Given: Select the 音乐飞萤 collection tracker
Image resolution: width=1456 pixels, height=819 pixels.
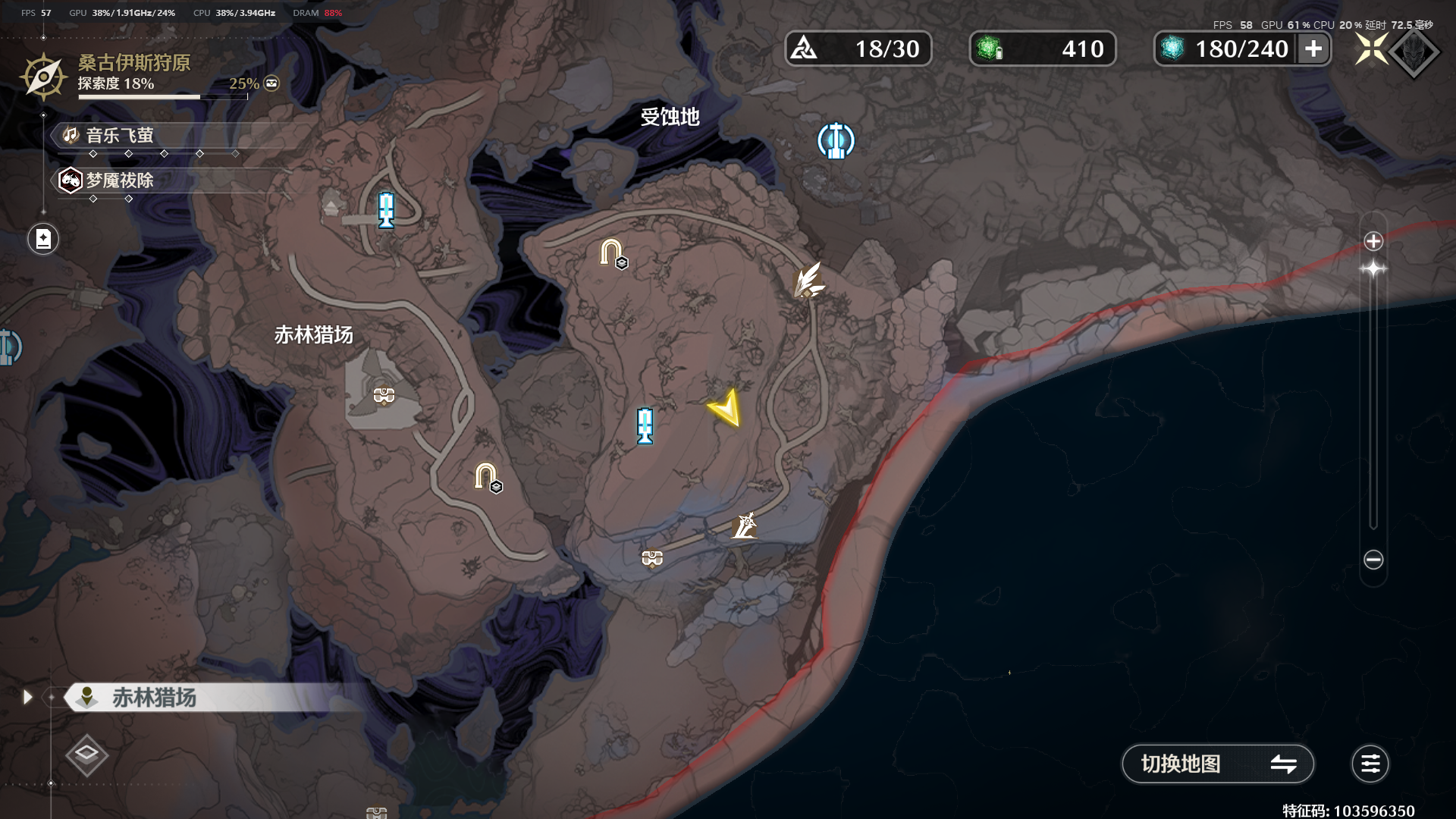Looking at the screenshot, I should (x=120, y=136).
